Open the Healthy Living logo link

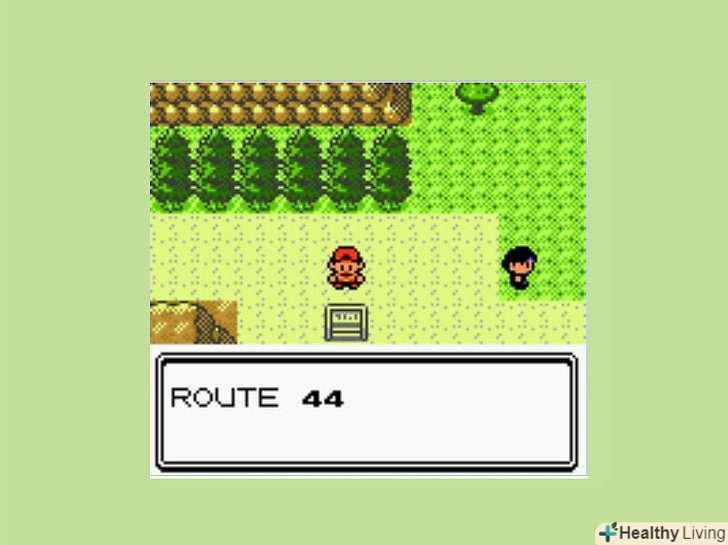pyautogui.click(x=661, y=532)
